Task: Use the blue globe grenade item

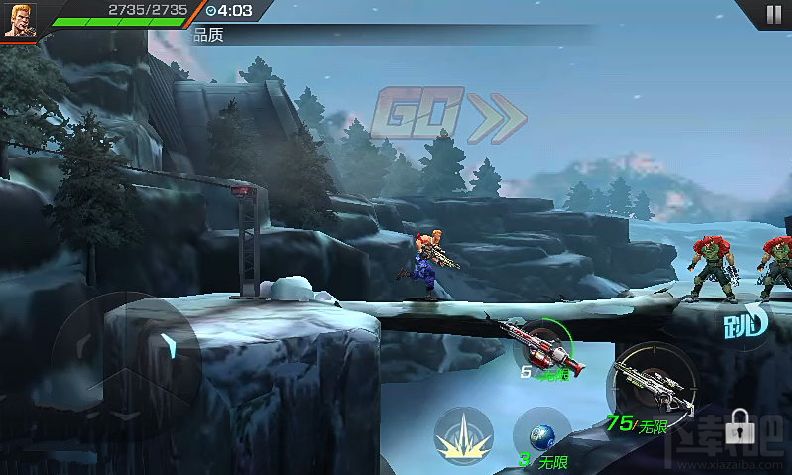Action: click(x=542, y=438)
